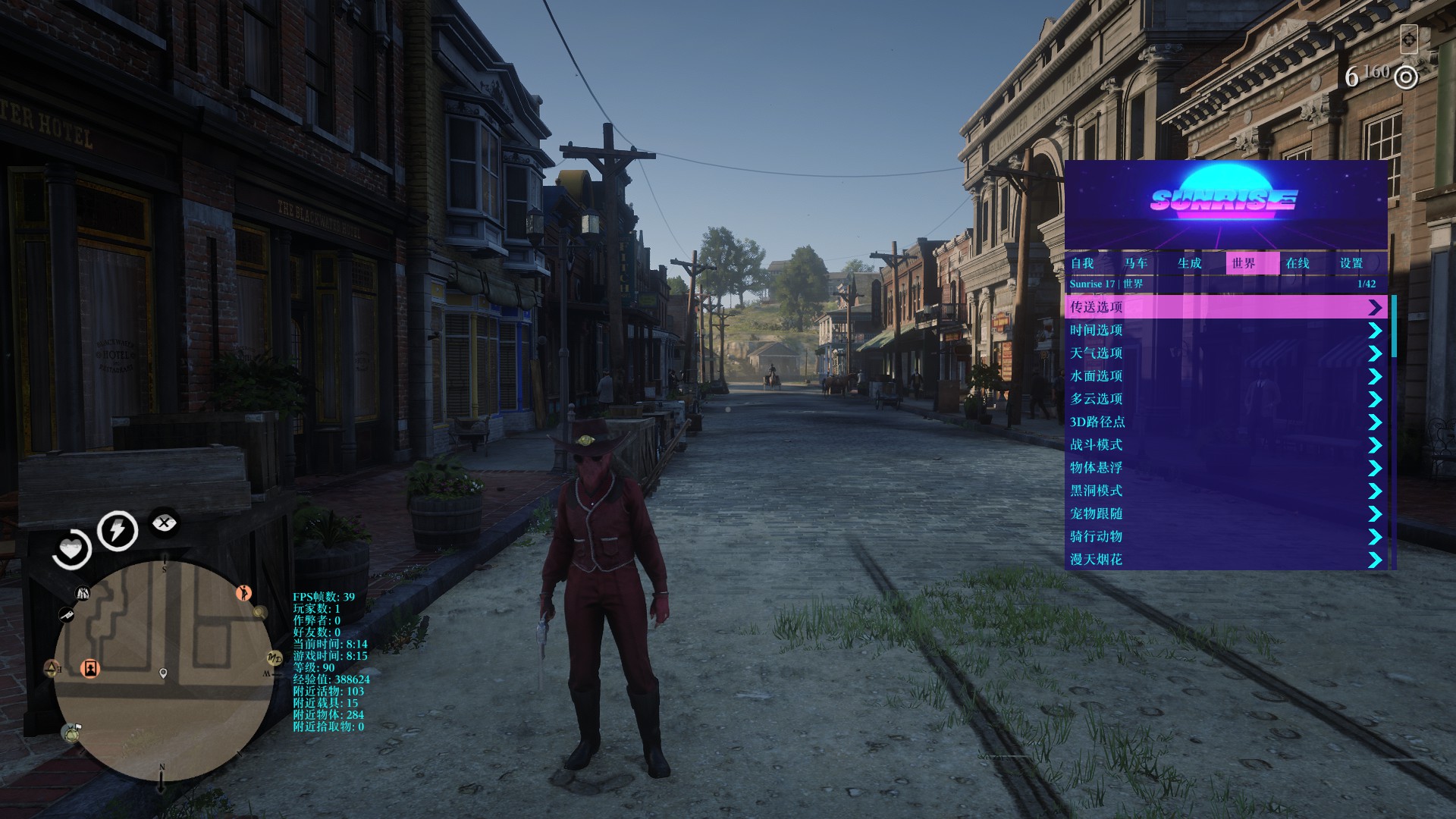The image size is (1456, 819).
Task: Click the circular minimap
Action: (x=163, y=671)
